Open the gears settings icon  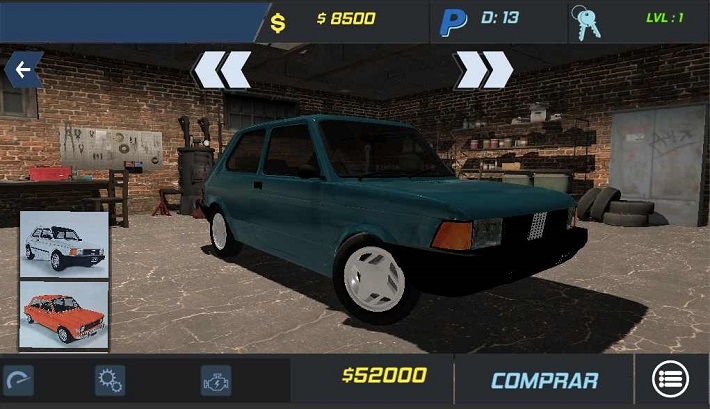click(x=109, y=380)
